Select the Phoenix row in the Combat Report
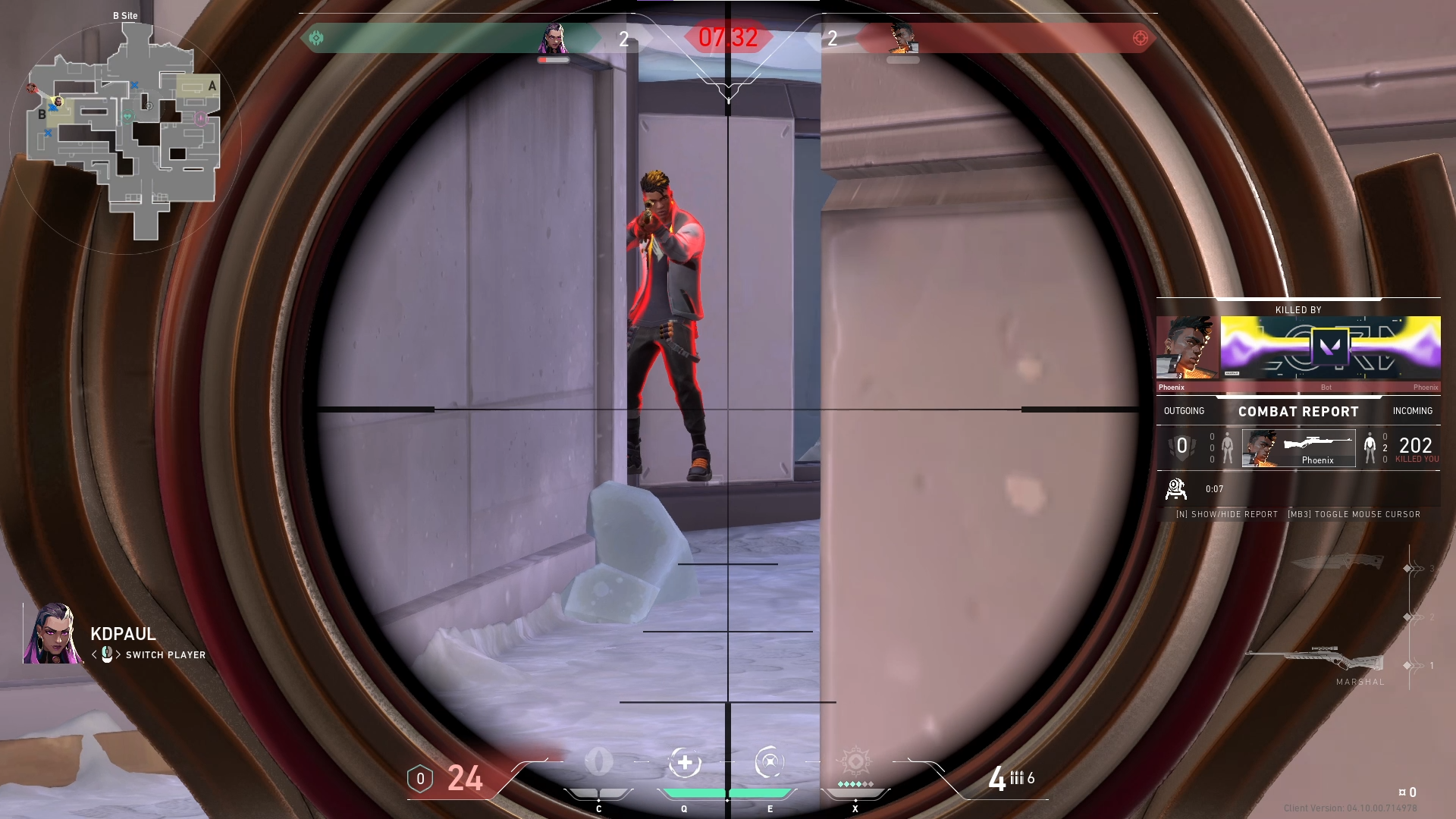This screenshot has height=819, width=1456. 1298,448
